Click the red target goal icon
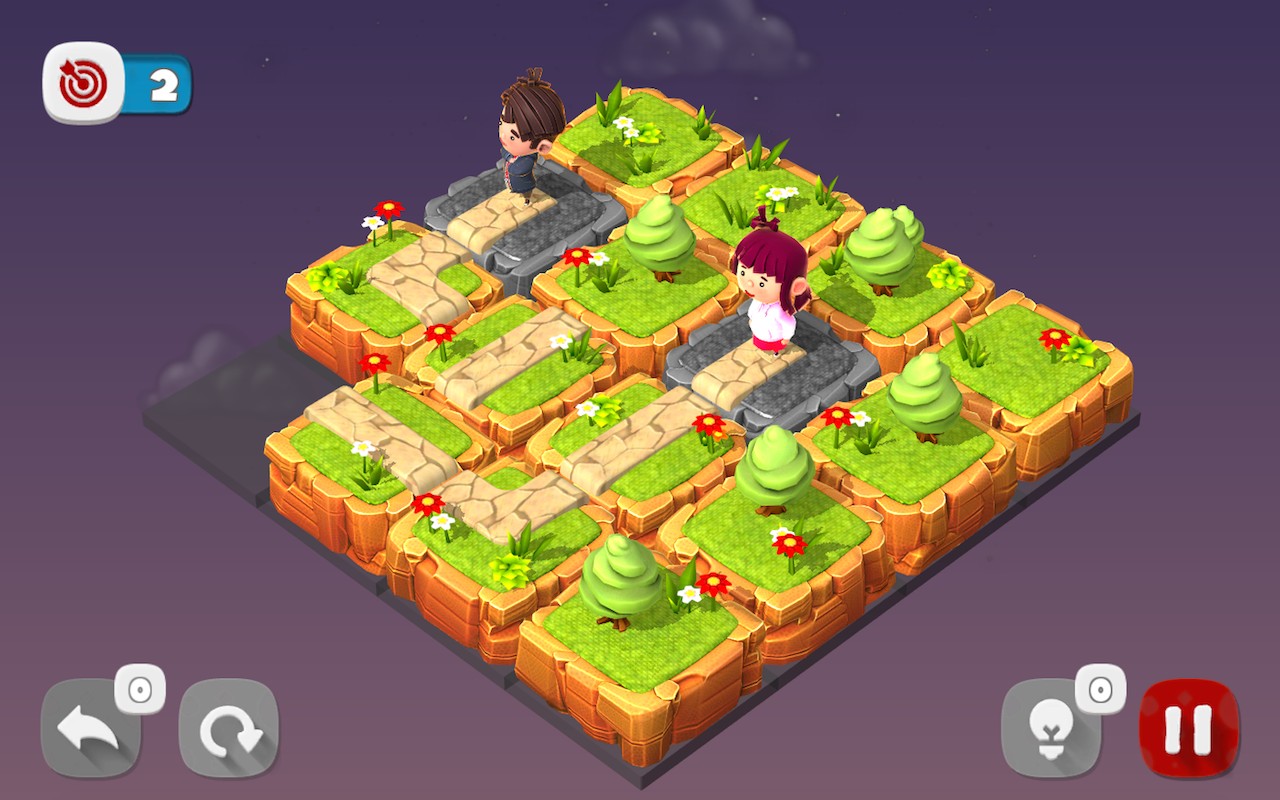Viewport: 1280px width, 800px height. (x=84, y=84)
